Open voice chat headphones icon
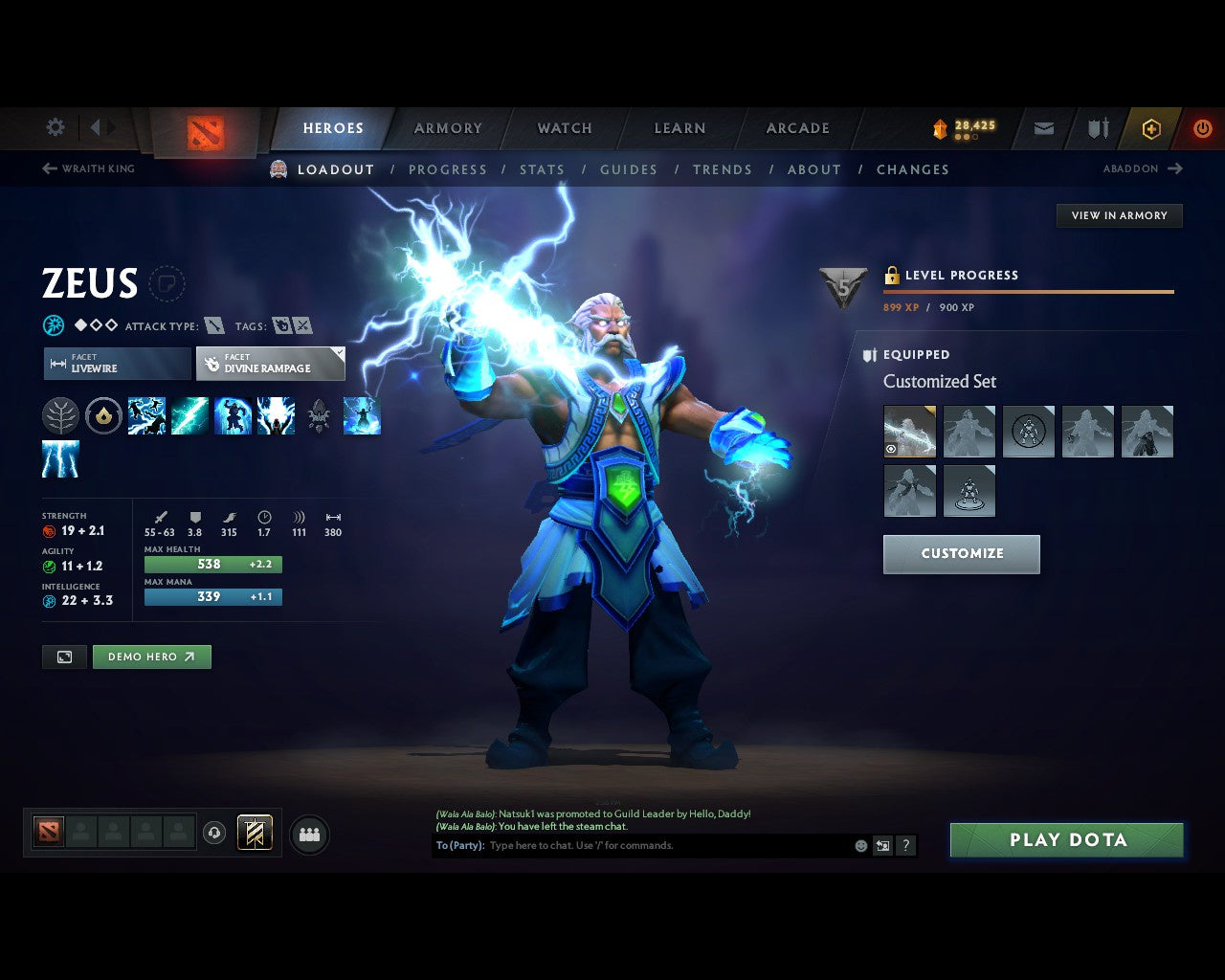The width and height of the screenshot is (1225, 980). point(216,833)
